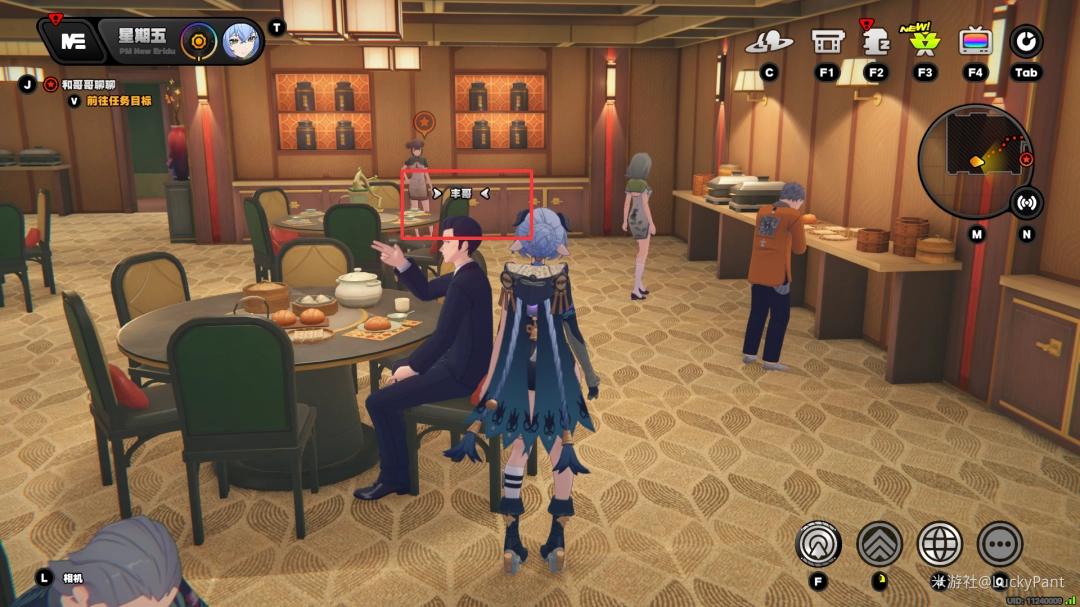
Task: Open the orange sun time-of-day dial
Action: click(x=202, y=42)
